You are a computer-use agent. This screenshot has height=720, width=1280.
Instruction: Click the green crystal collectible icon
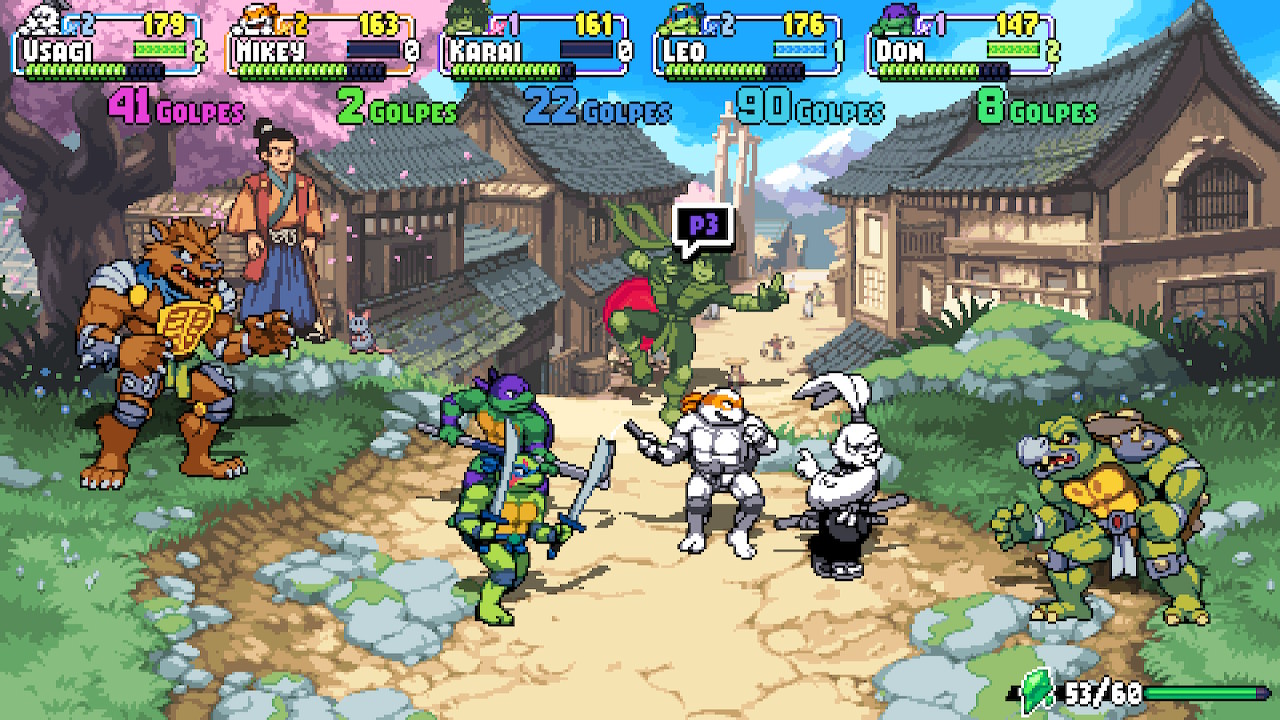pos(1038,688)
